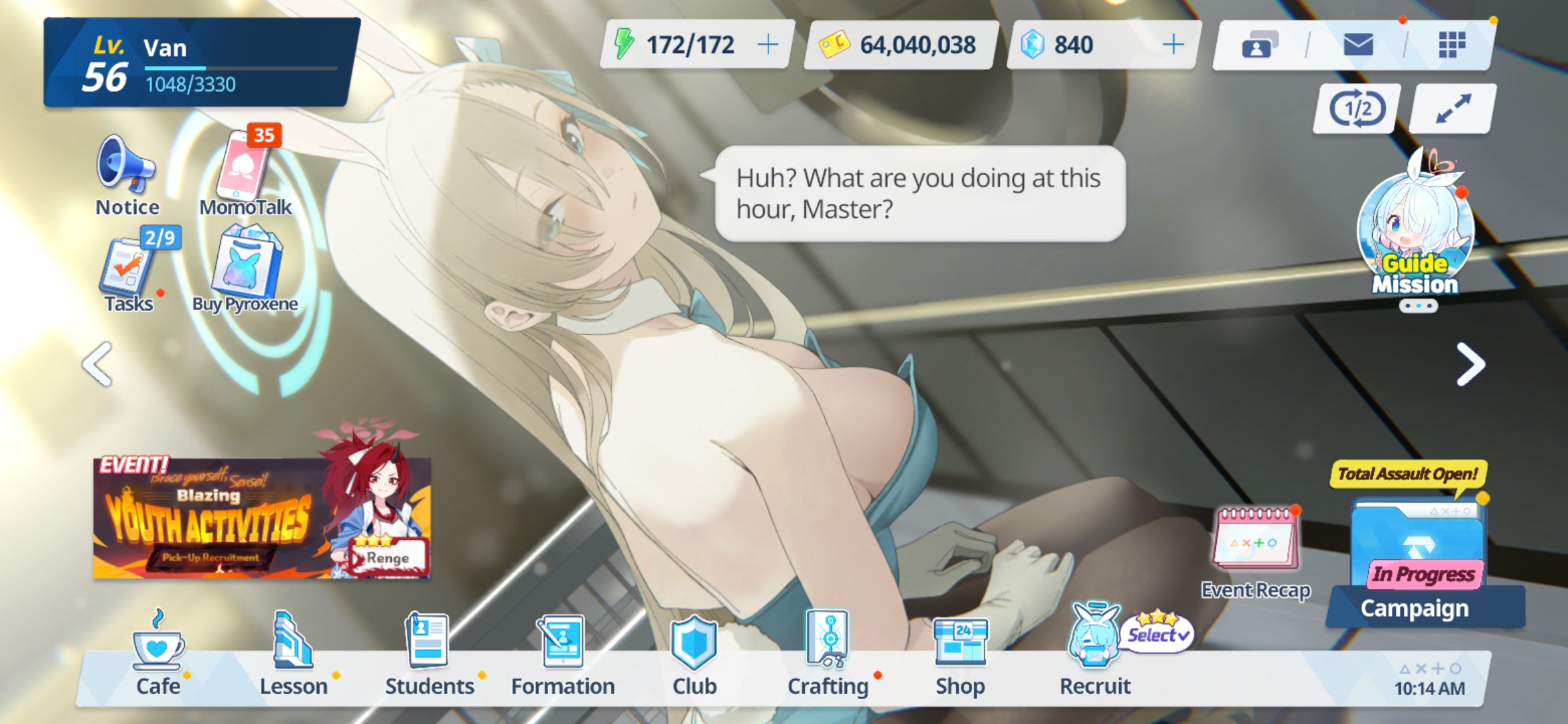
Task: Hide the interface with the expand arrows
Action: [x=1453, y=109]
